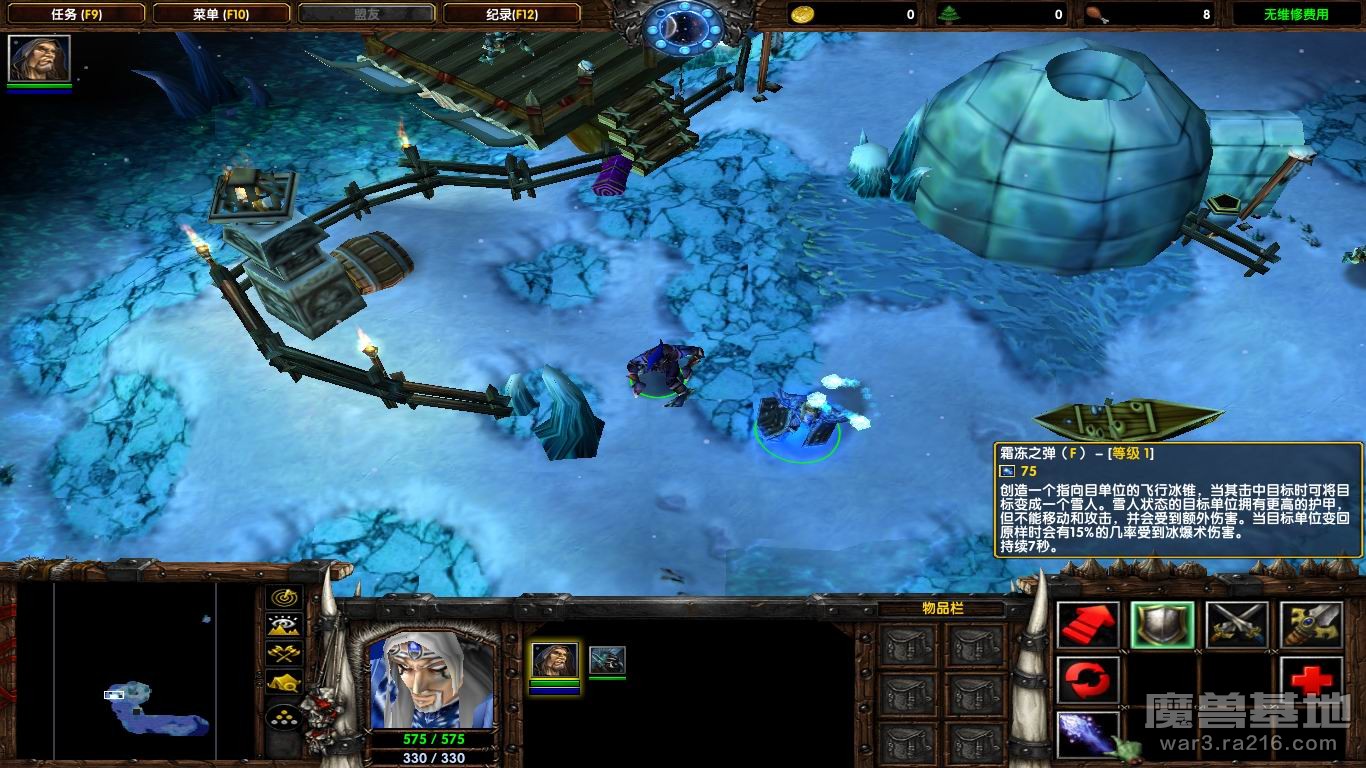Viewport: 1366px width, 768px height.
Task: Activate the minimap signal ping button
Action: tap(283, 598)
